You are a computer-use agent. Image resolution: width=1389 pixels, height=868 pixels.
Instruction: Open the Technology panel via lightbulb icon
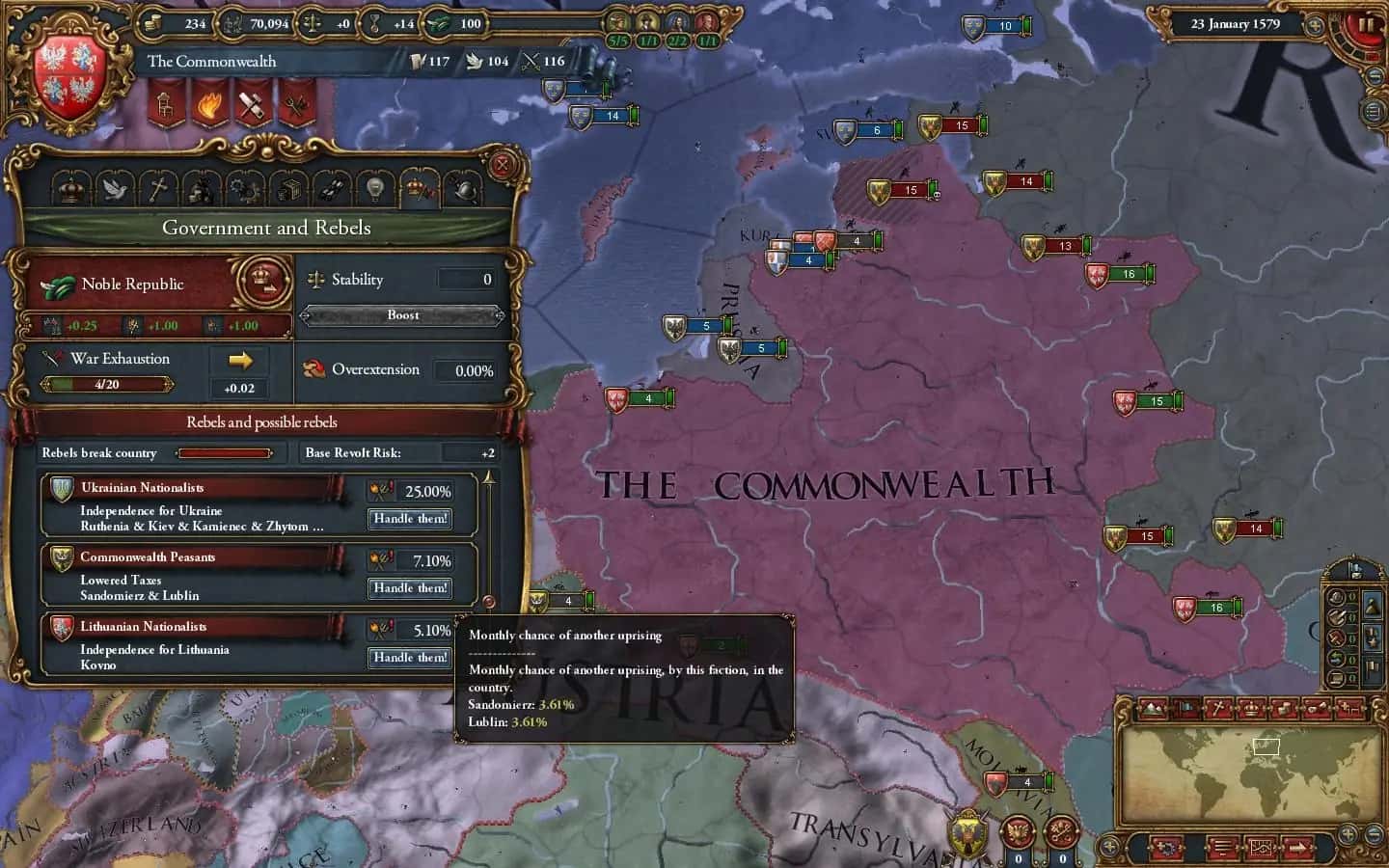pyautogui.click(x=376, y=188)
